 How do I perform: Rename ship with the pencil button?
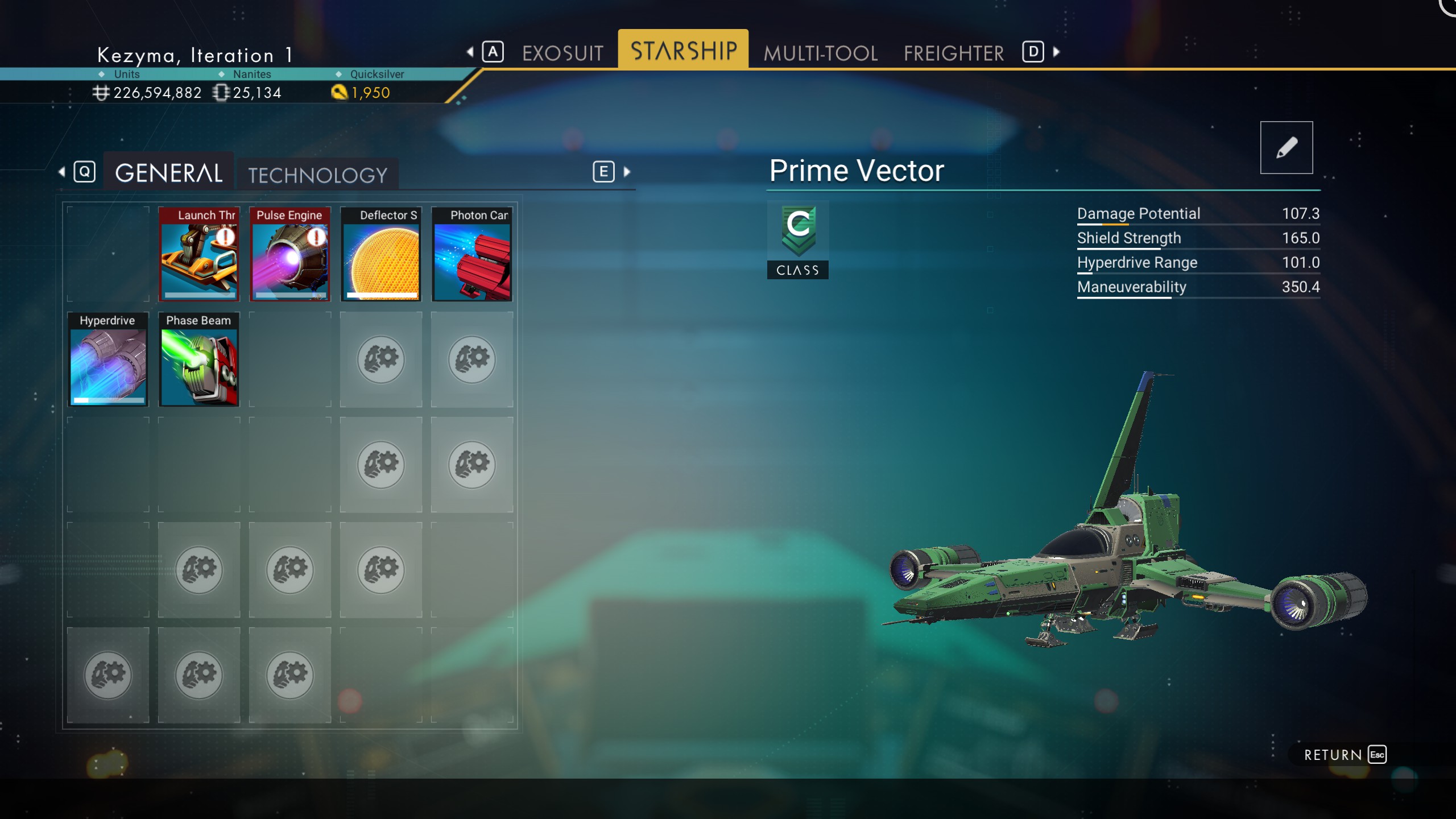pos(1286,147)
